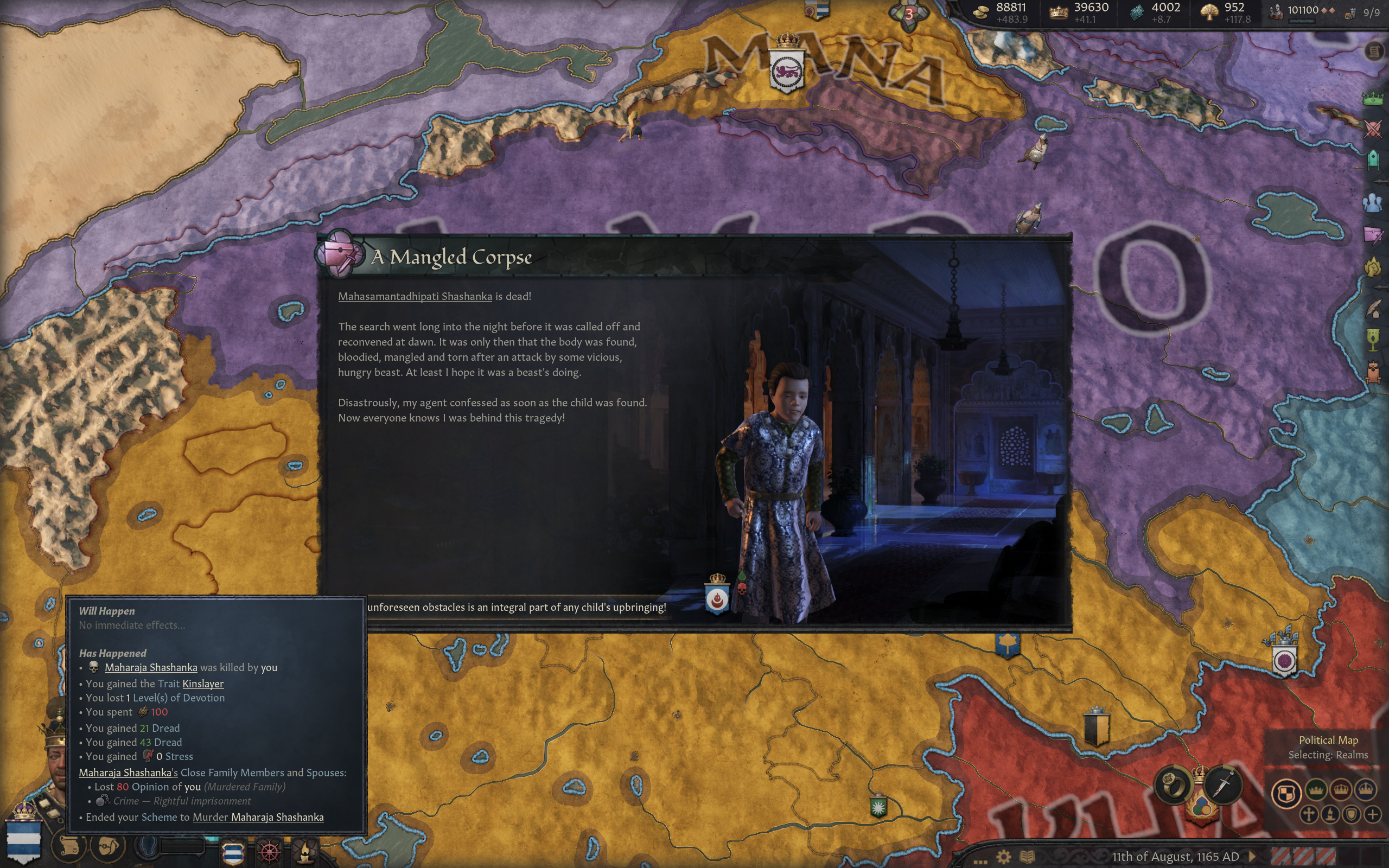Expand more map modes with plus button
The height and width of the screenshot is (868, 1389).
[1372, 814]
